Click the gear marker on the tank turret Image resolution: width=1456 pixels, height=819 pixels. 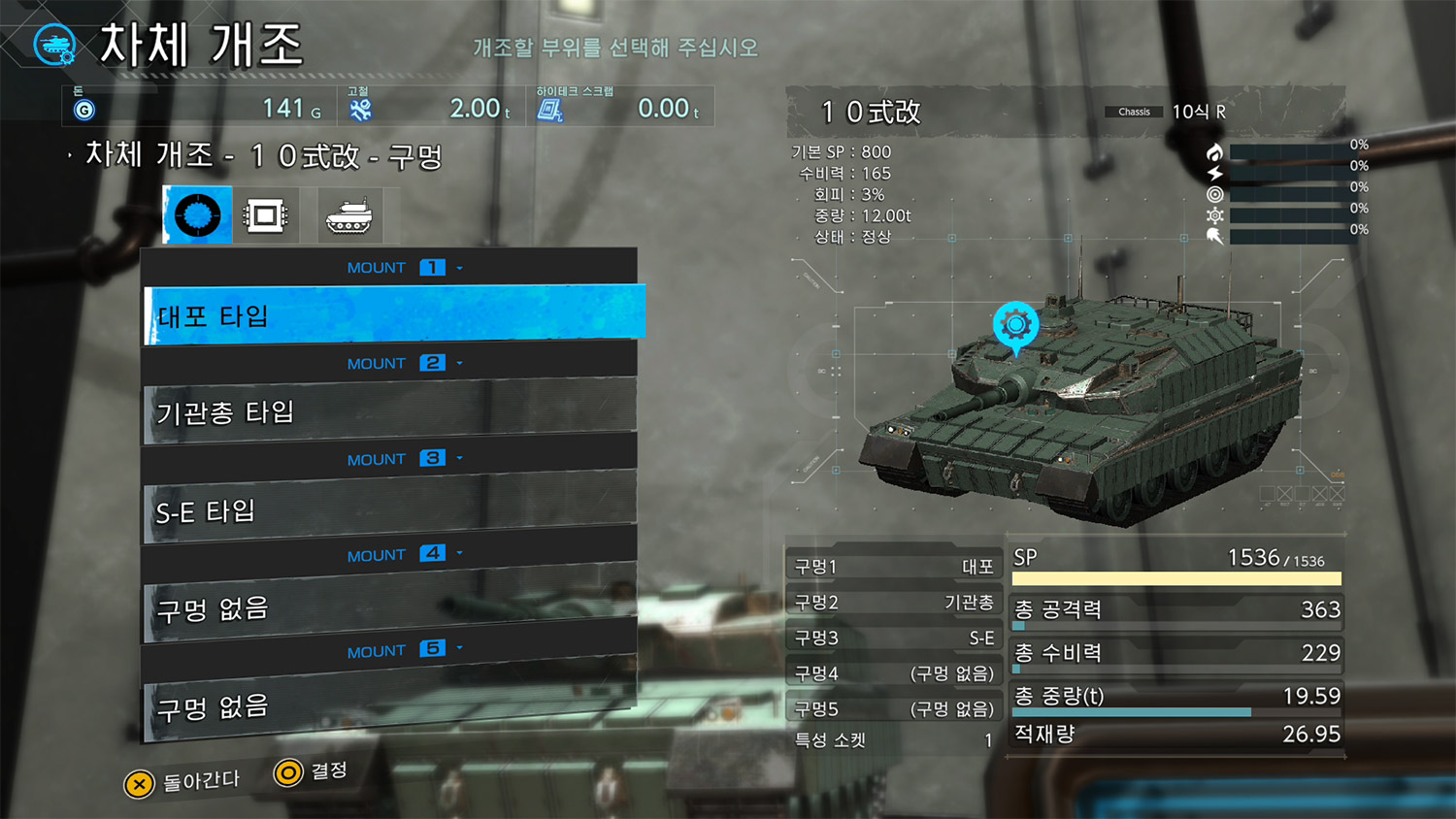tap(1015, 324)
